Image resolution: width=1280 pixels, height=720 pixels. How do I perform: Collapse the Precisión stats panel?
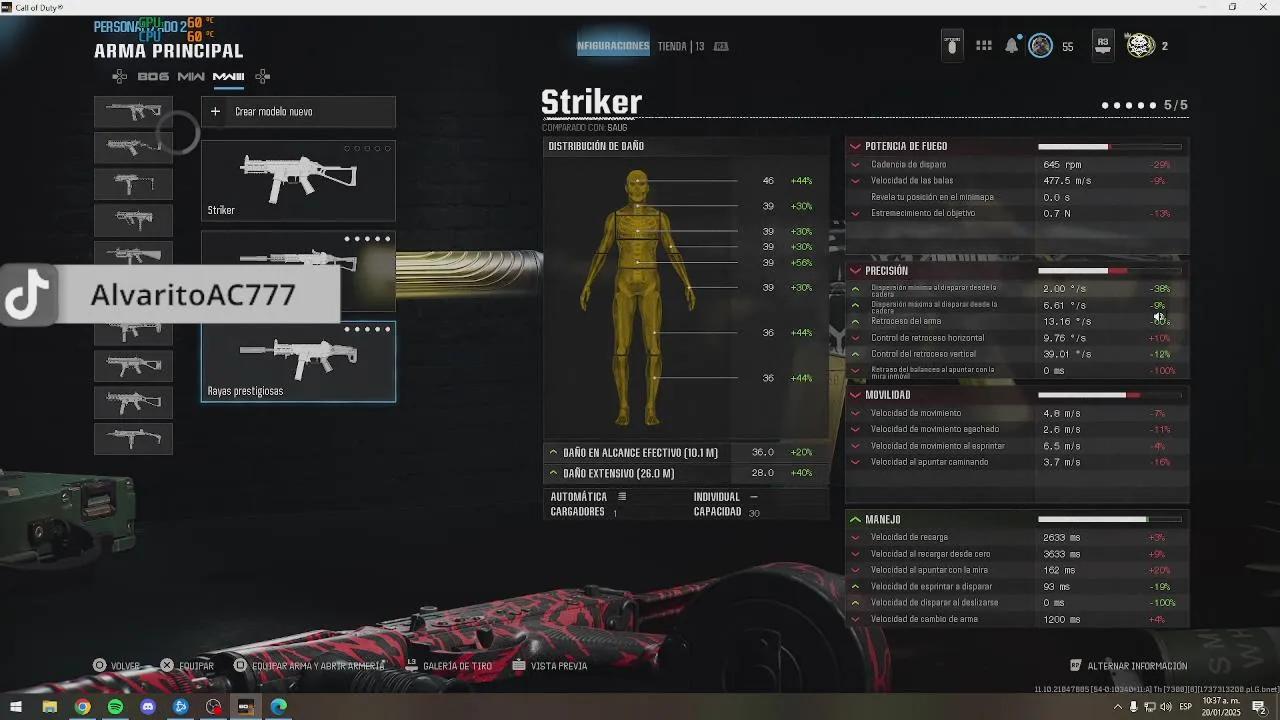click(x=856, y=270)
